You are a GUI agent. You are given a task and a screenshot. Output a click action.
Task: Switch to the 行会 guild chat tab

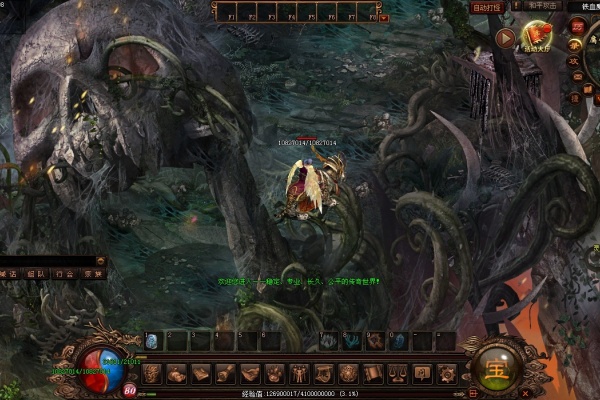65,273
